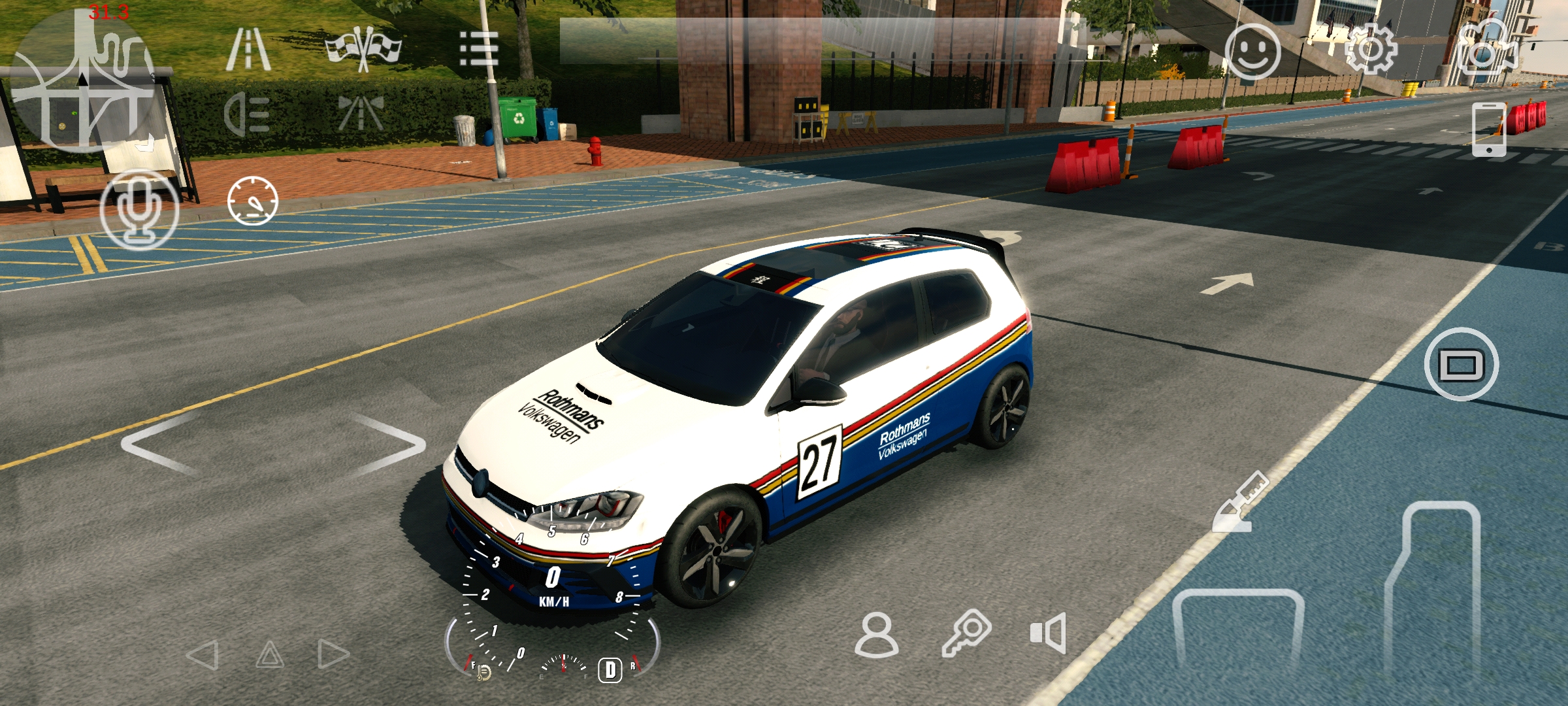Open the smartphone icon
The height and width of the screenshot is (706, 1568).
point(1489,129)
